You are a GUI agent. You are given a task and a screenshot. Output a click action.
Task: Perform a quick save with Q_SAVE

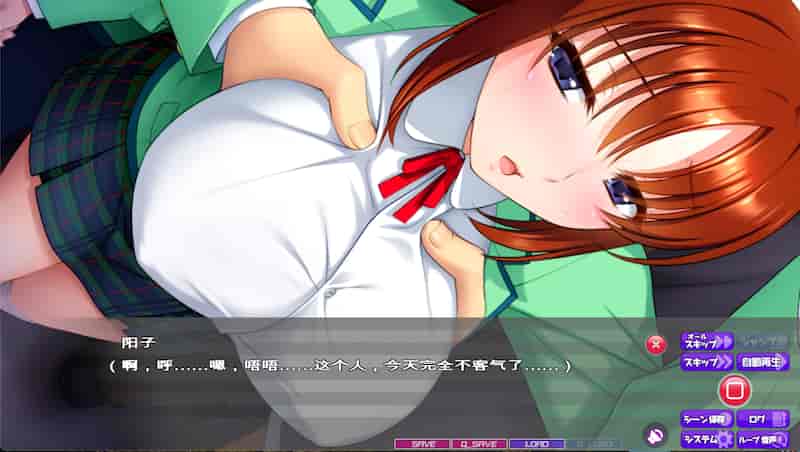coord(479,443)
